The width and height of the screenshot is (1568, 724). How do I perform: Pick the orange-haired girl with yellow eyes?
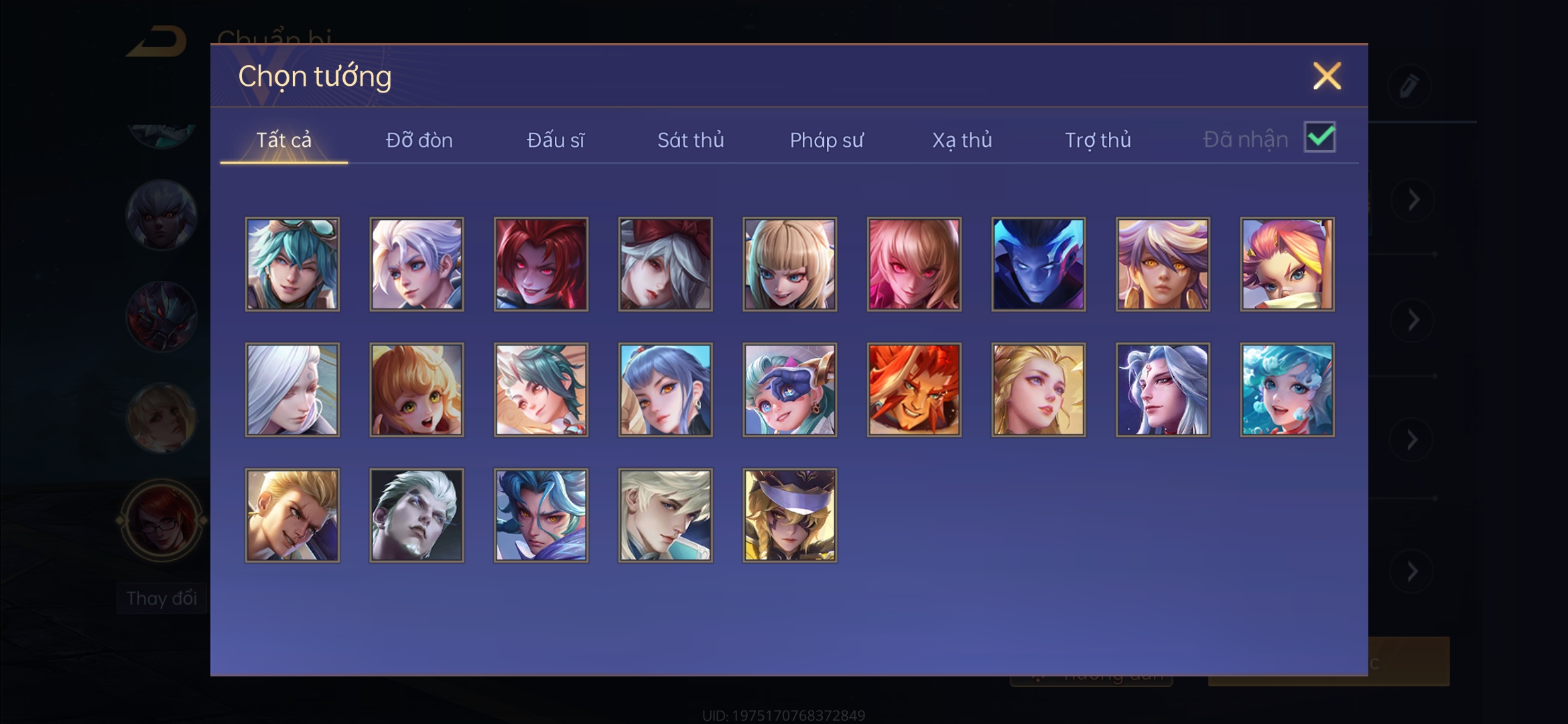(x=416, y=389)
